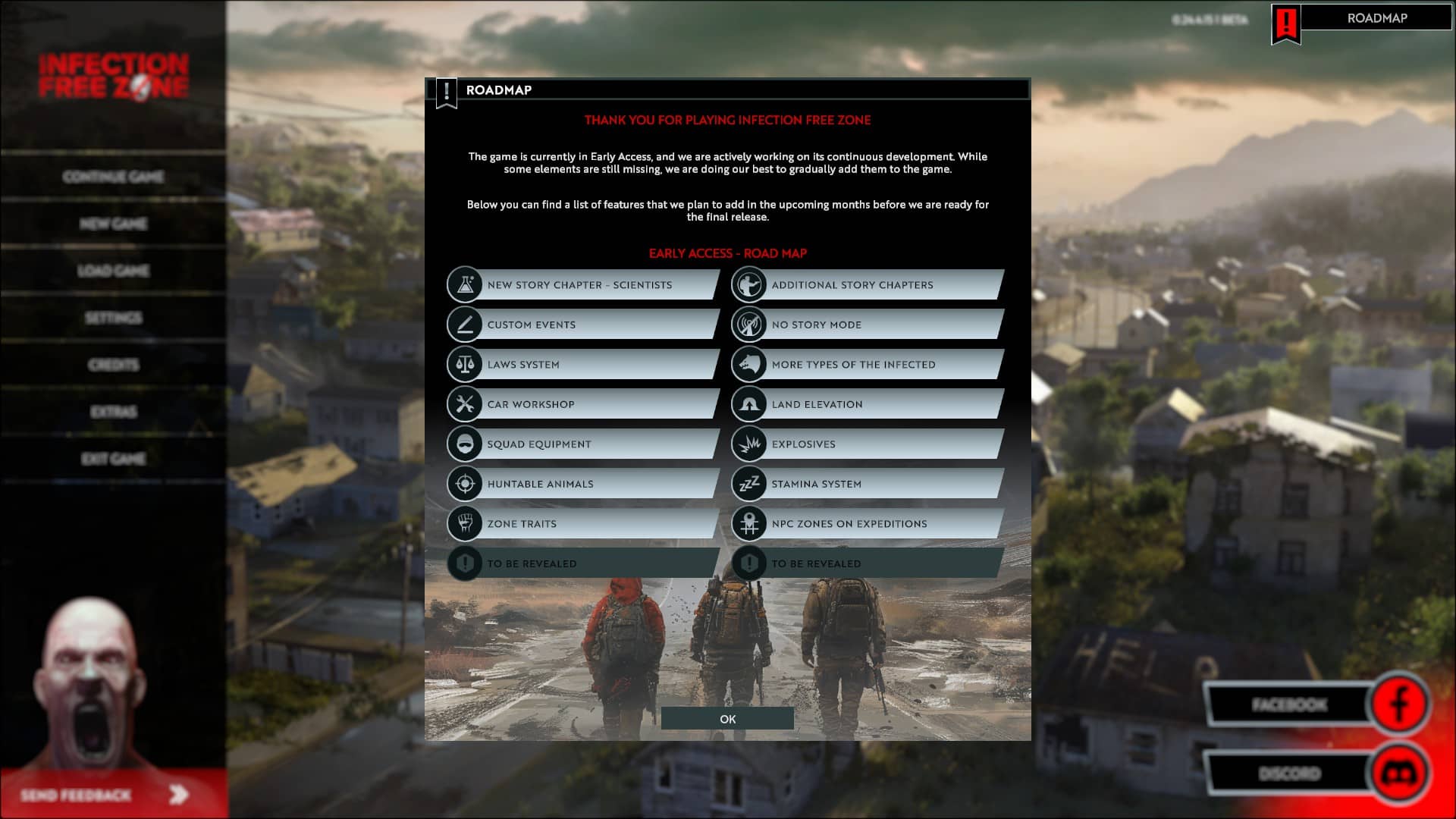This screenshot has width=1456, height=819.
Task: Click the More Types of the Infected icon
Action: pyautogui.click(x=749, y=364)
